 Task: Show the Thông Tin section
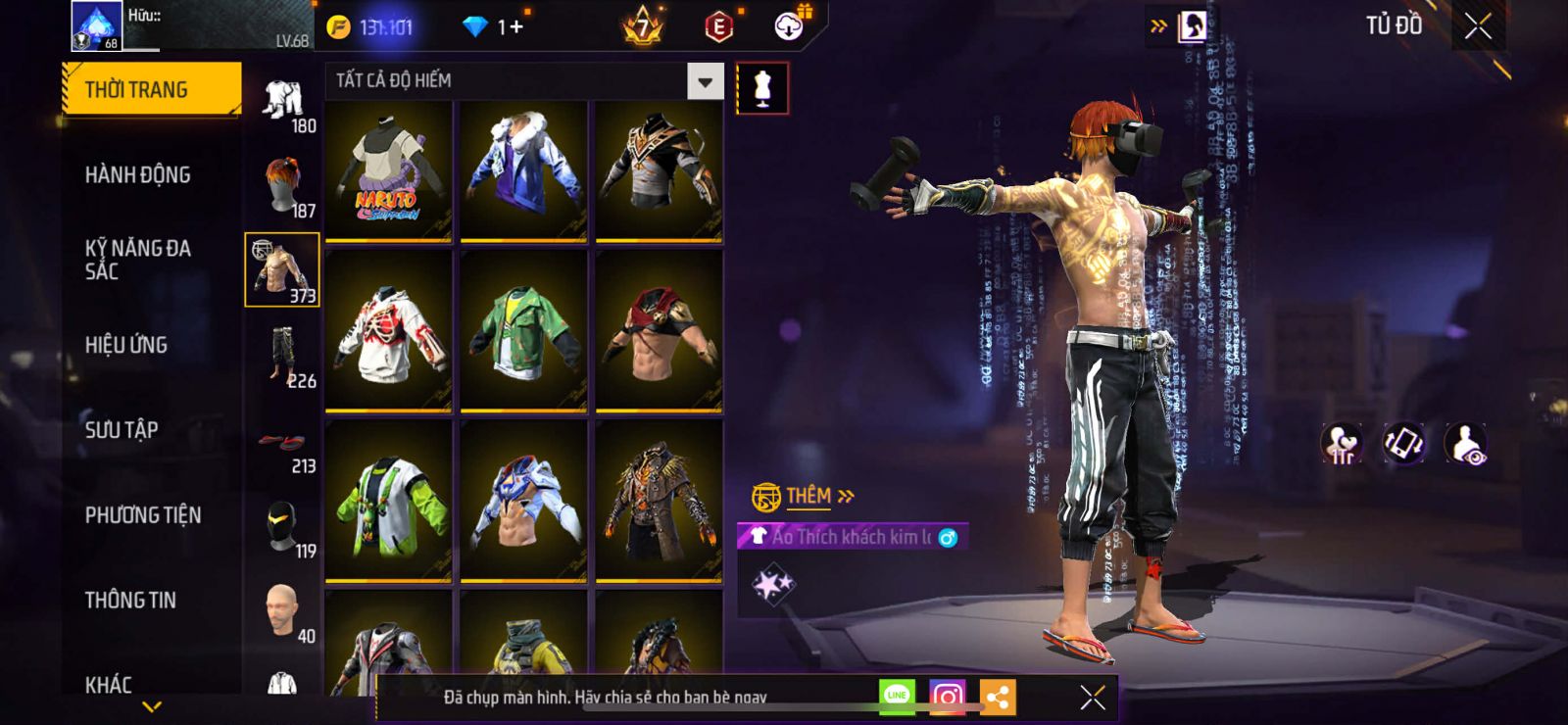click(x=130, y=600)
